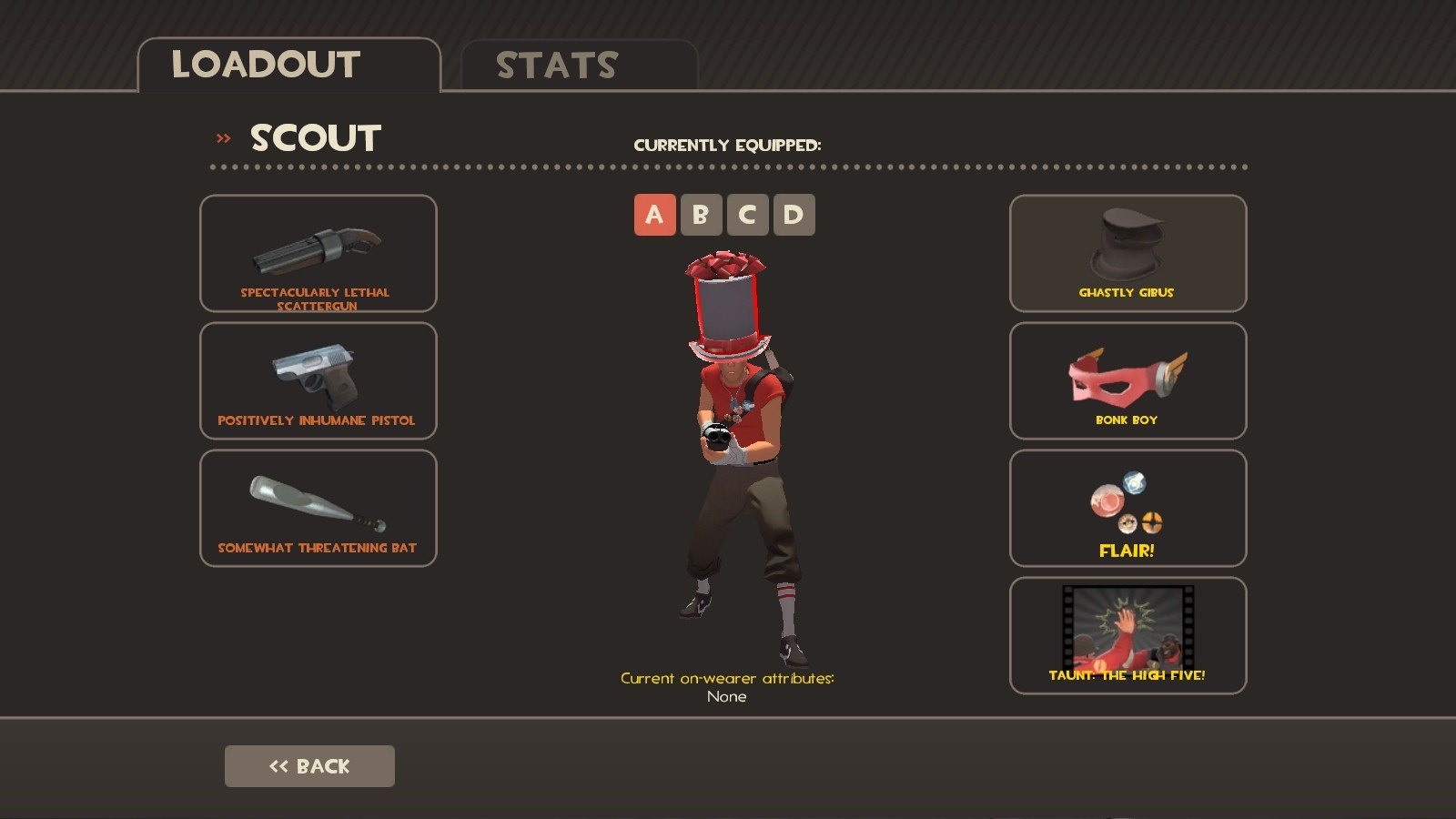This screenshot has width=1456, height=819.
Task: Choose loadout preset C
Action: pyautogui.click(x=747, y=216)
